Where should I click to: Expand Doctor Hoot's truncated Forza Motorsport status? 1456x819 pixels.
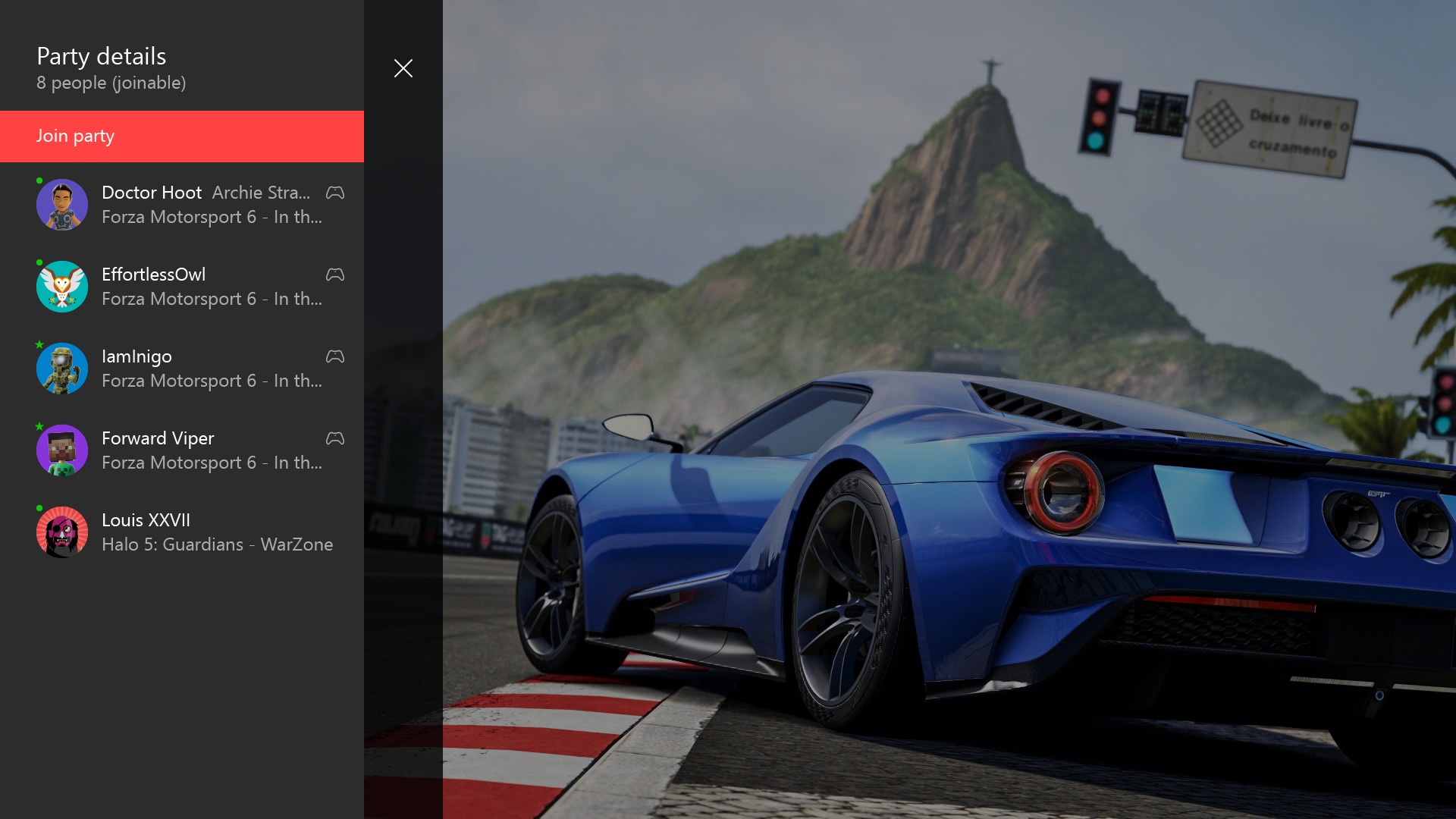[212, 217]
